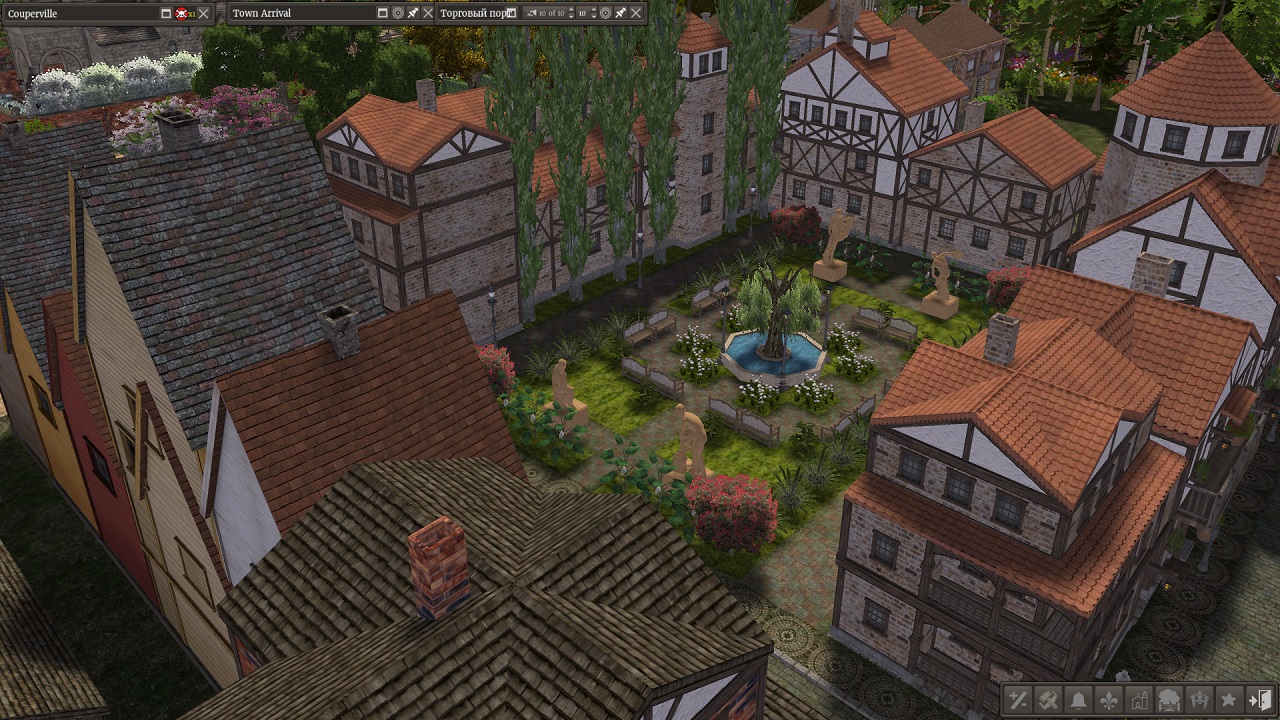Close the Couperville window
The width and height of the screenshot is (1280, 720).
tap(204, 13)
